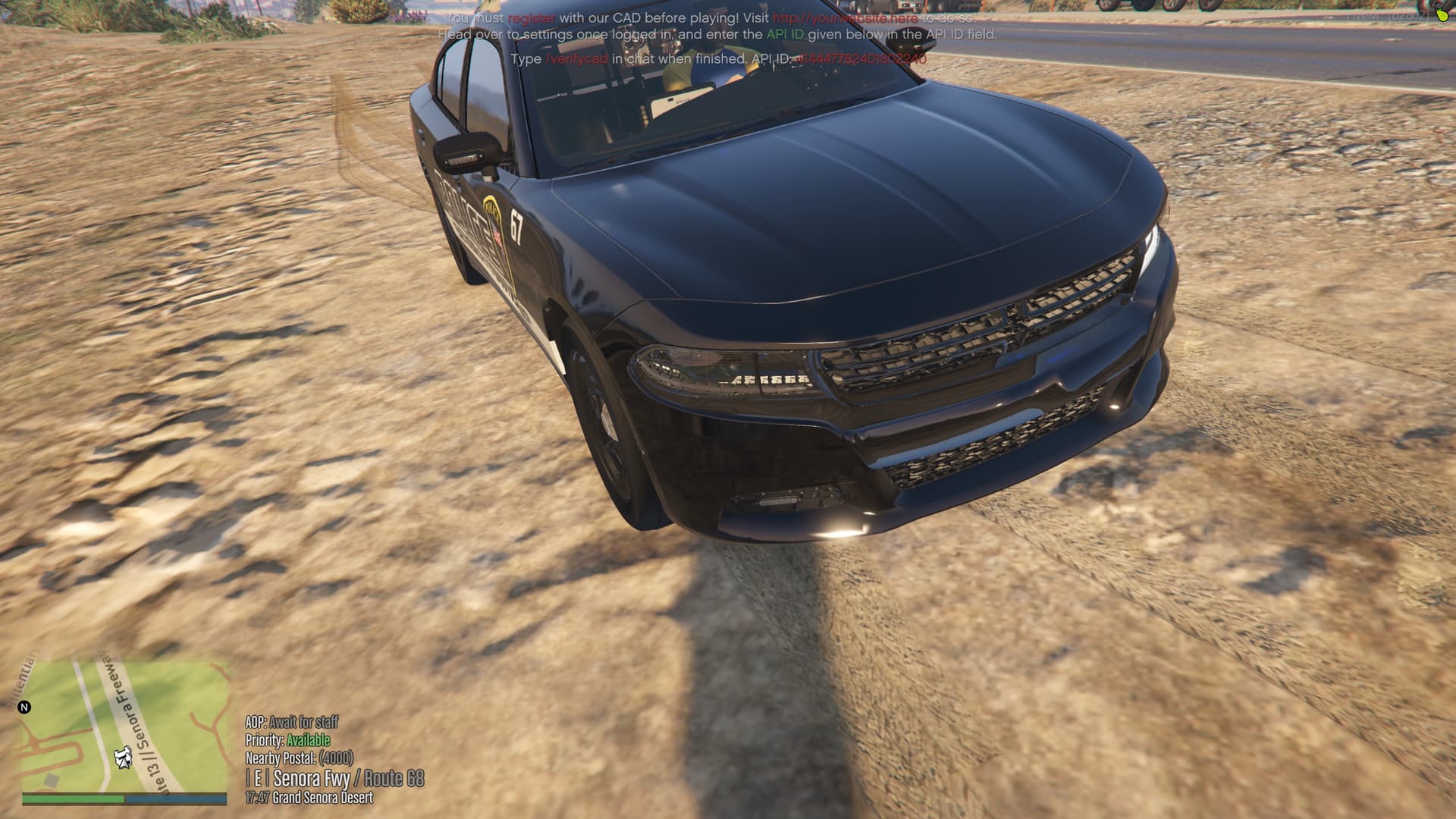Click the player arrow marker on the minimap
Screen dimensions: 1456x819
click(122, 758)
